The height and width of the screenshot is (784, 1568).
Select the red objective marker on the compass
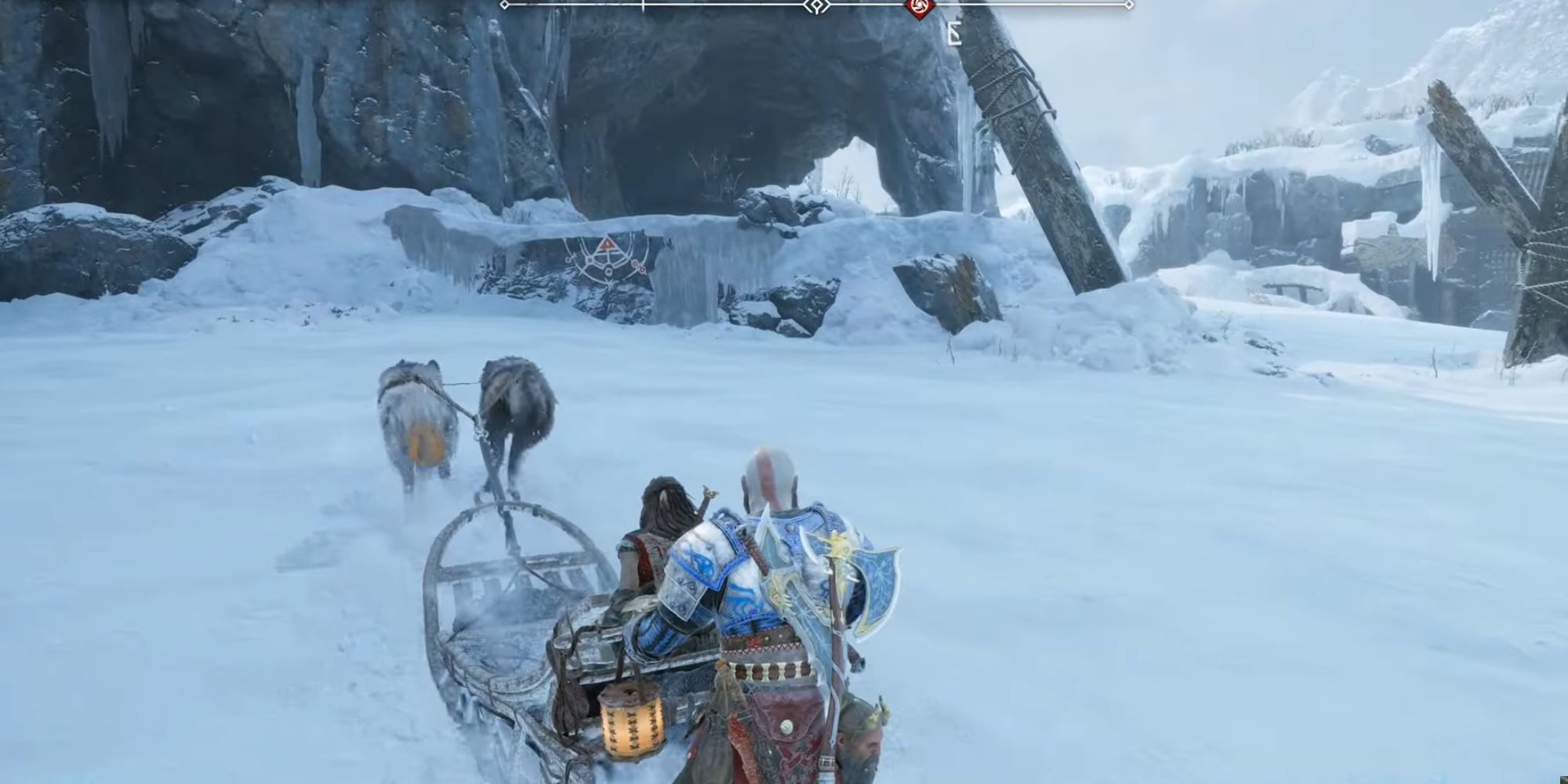917,8
